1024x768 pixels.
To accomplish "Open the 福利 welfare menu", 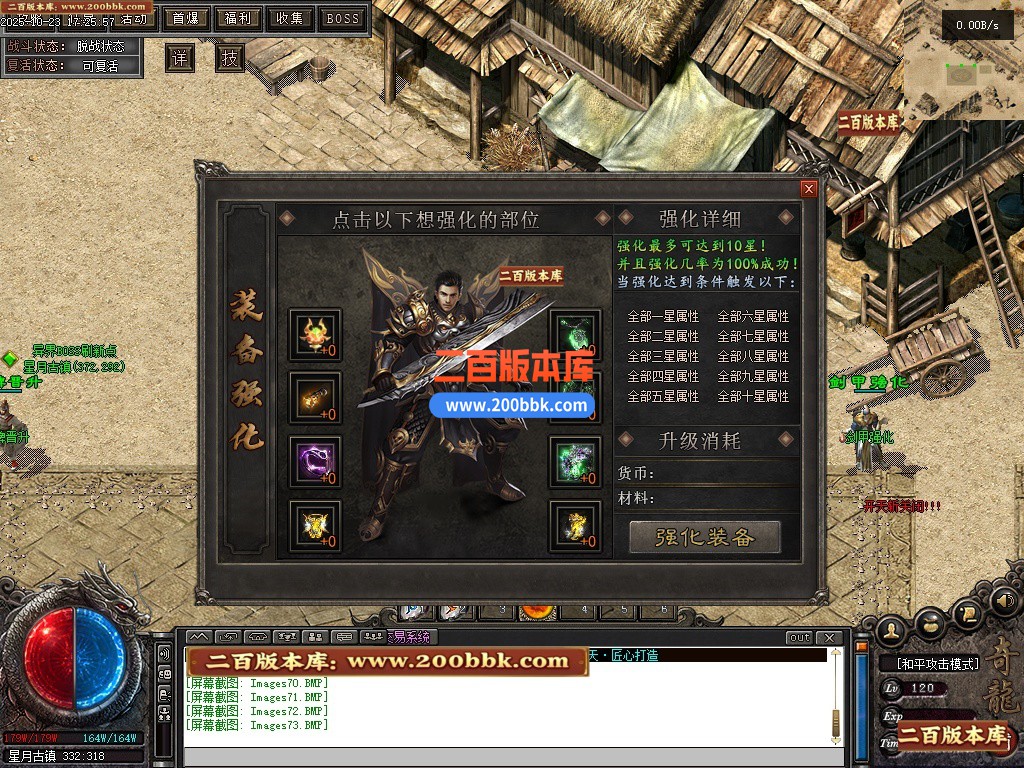I will point(238,18).
